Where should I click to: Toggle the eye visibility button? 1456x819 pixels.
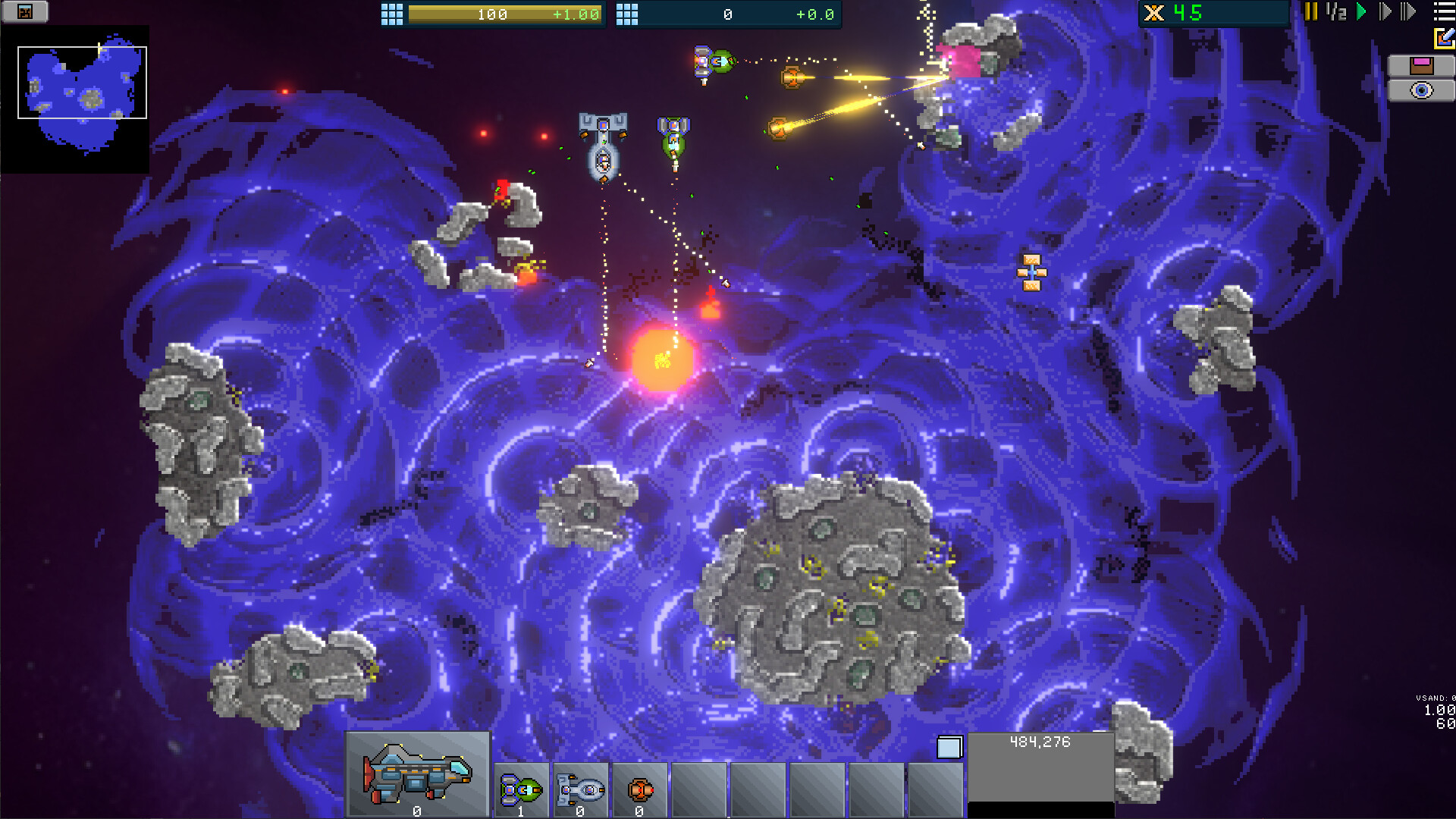point(1423,89)
